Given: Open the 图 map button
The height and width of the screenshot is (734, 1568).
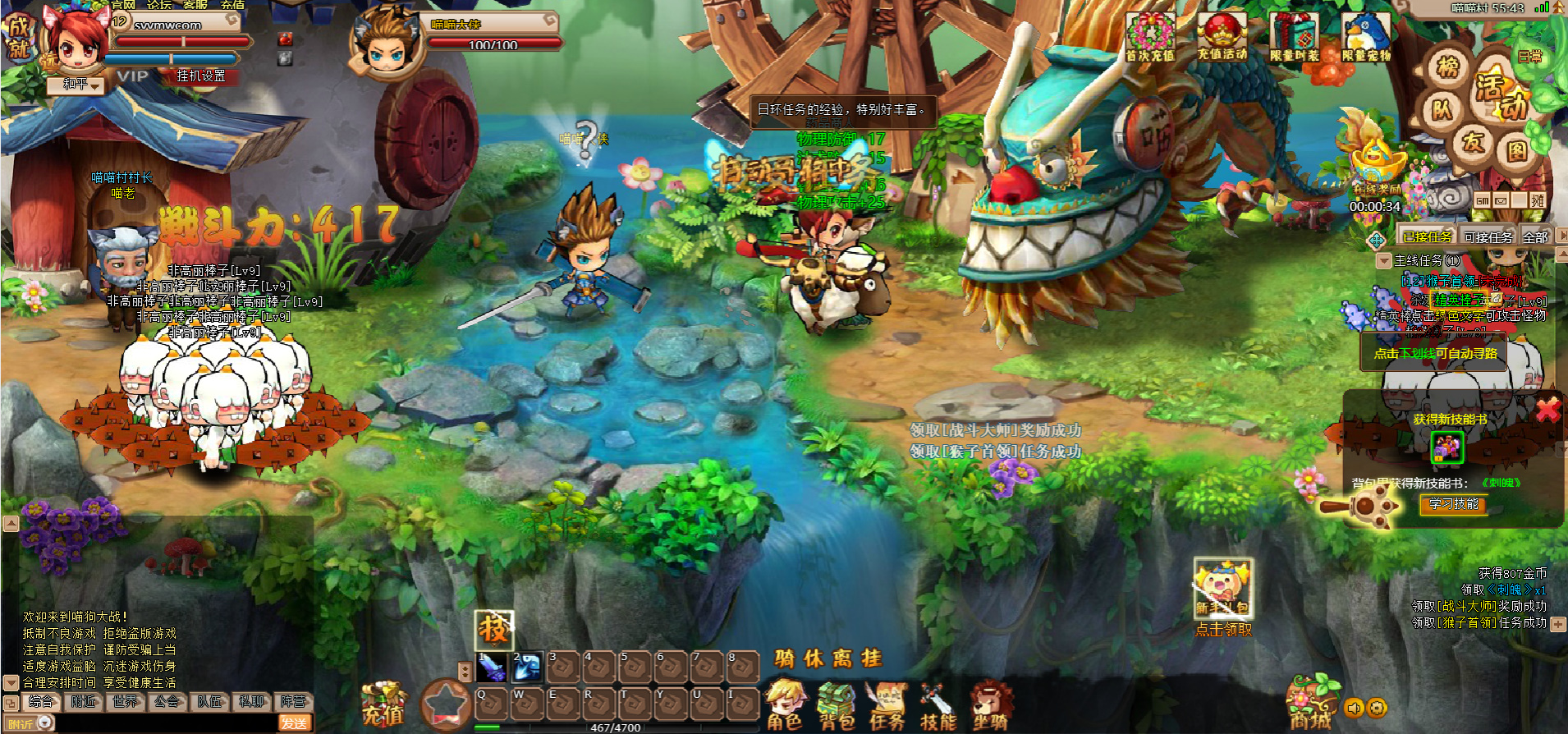Looking at the screenshot, I should pos(1515,151).
